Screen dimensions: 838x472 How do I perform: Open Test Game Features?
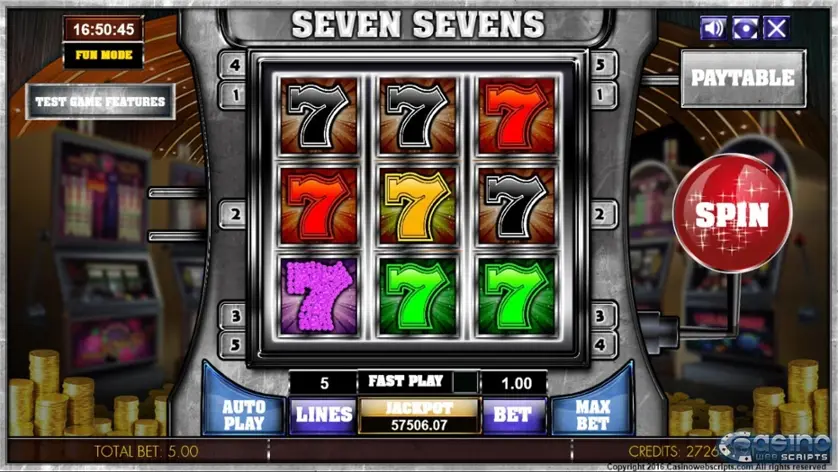tap(101, 101)
